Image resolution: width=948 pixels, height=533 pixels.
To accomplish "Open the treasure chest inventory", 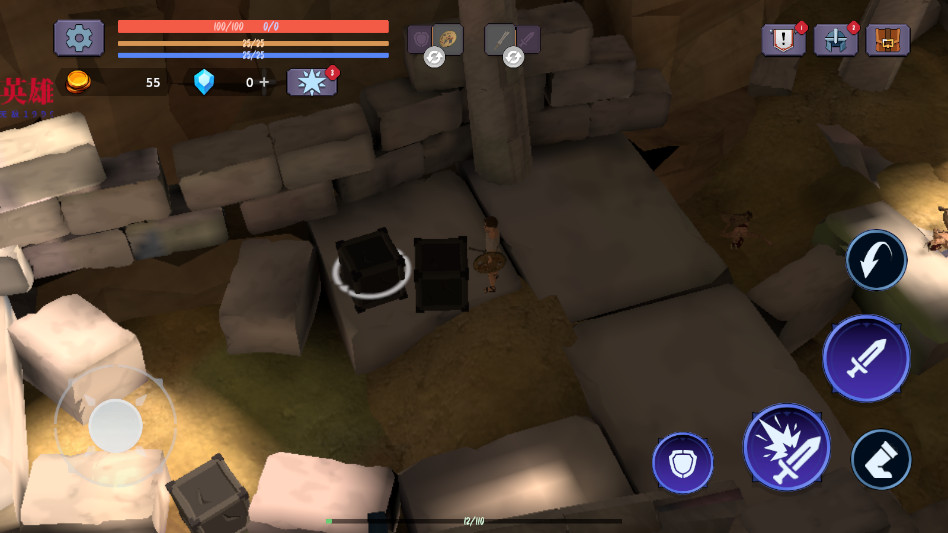I will (887, 40).
